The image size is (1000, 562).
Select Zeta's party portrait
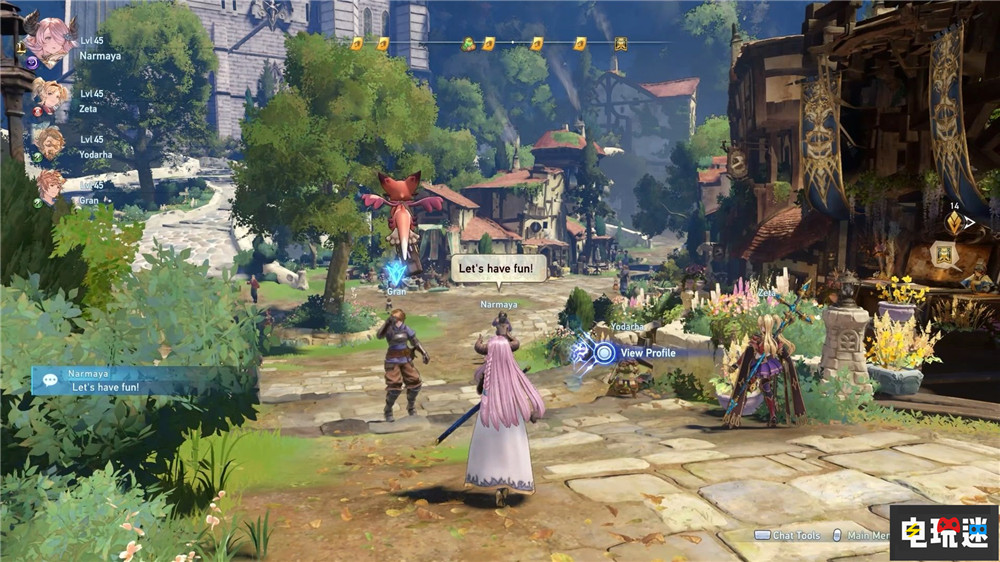[49, 97]
